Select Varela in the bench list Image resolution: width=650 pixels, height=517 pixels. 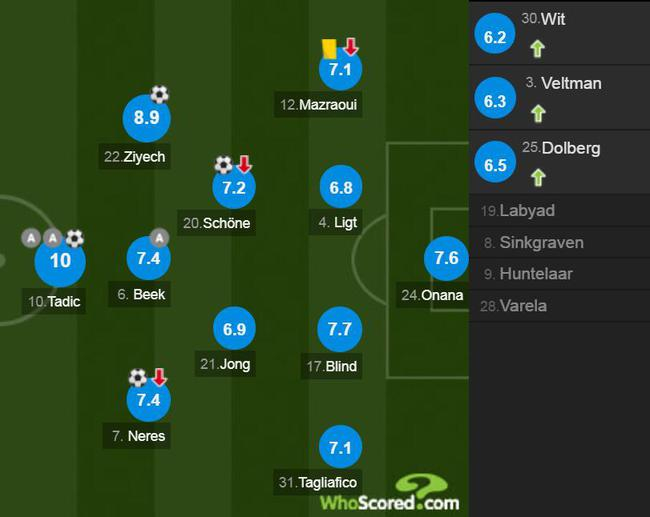coord(522,306)
